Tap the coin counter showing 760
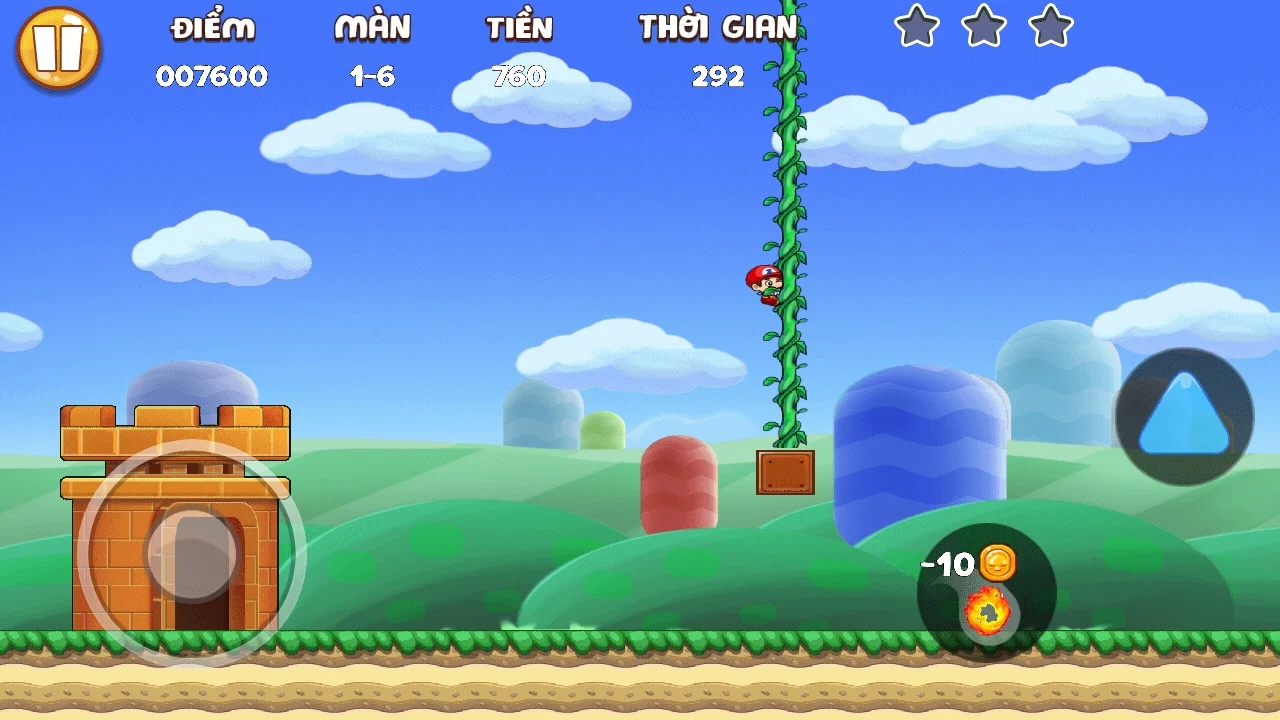Viewport: 1280px width, 720px height. click(521, 75)
